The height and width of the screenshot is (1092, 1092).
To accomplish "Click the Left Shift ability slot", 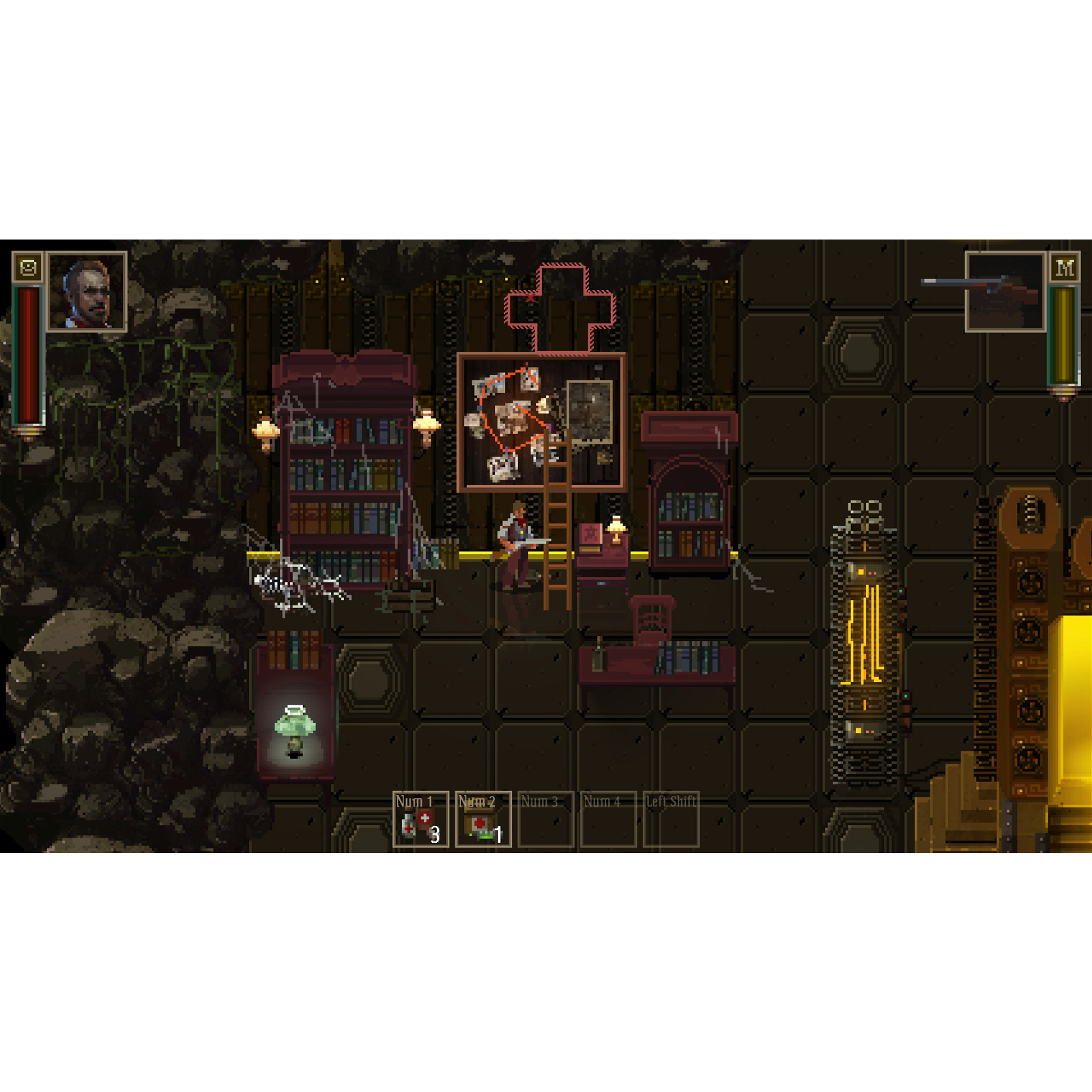I will click(671, 819).
